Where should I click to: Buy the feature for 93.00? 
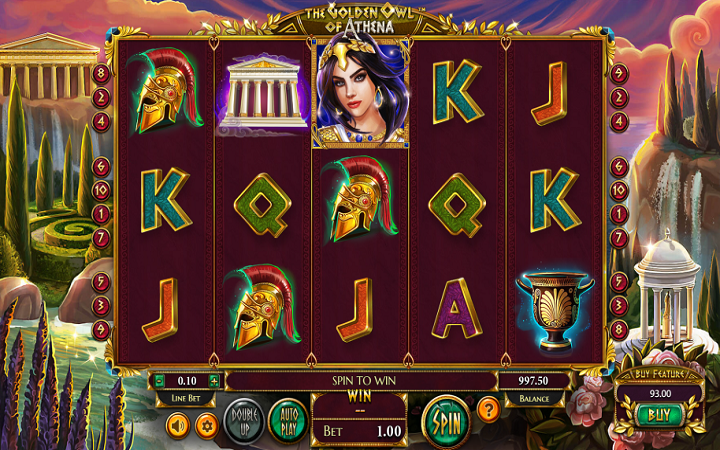point(657,414)
